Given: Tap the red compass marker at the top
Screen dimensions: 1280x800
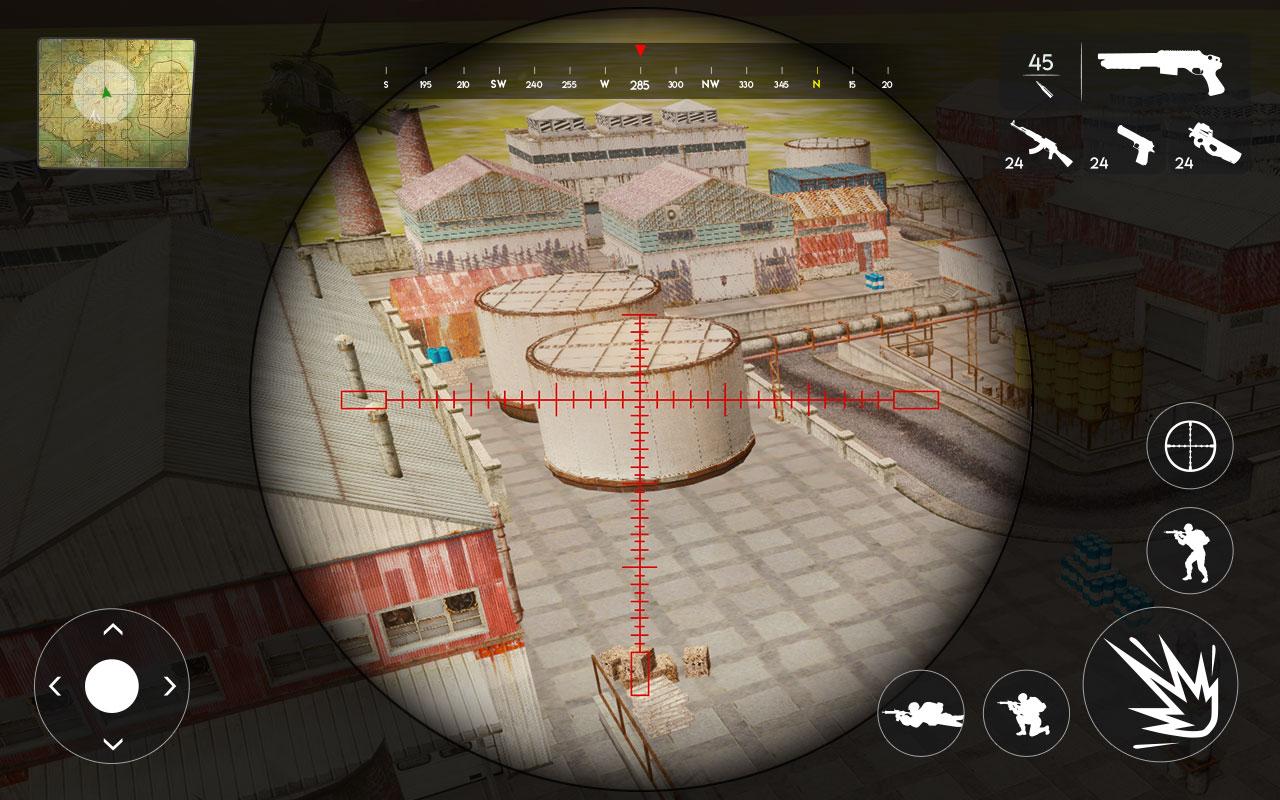Looking at the screenshot, I should (x=641, y=48).
